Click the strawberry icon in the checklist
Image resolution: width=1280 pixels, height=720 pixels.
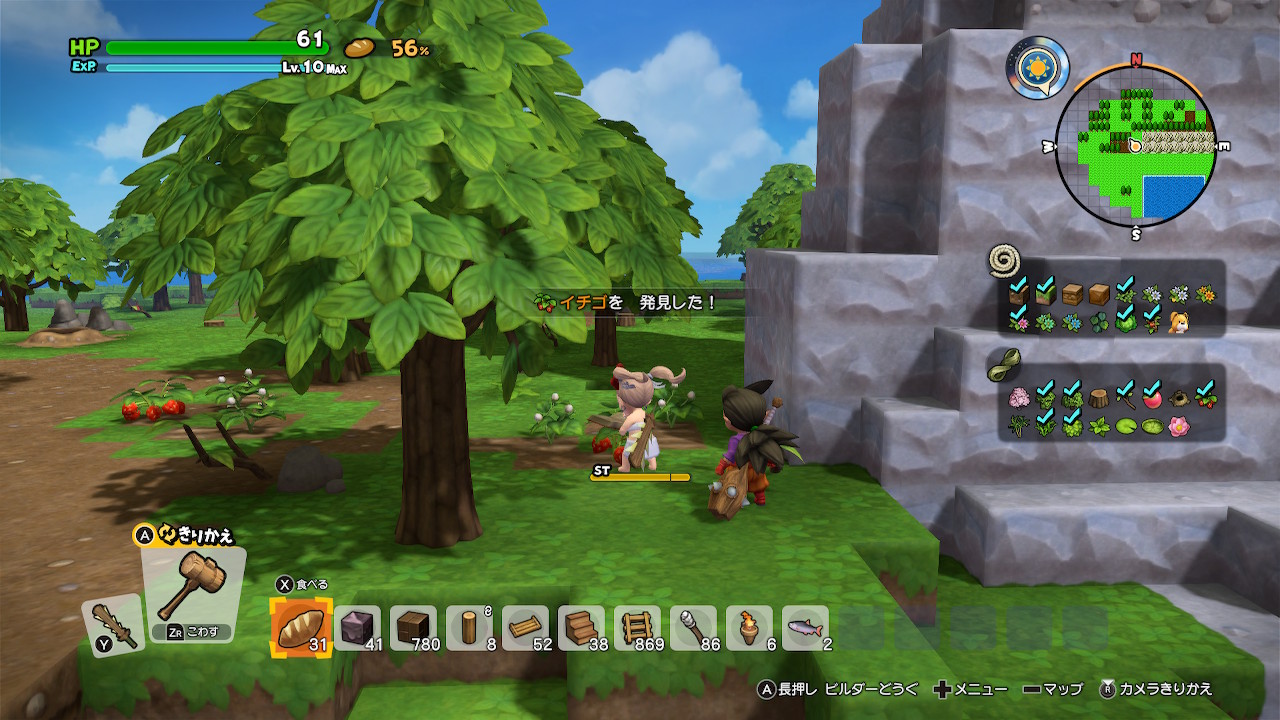click(x=1205, y=398)
